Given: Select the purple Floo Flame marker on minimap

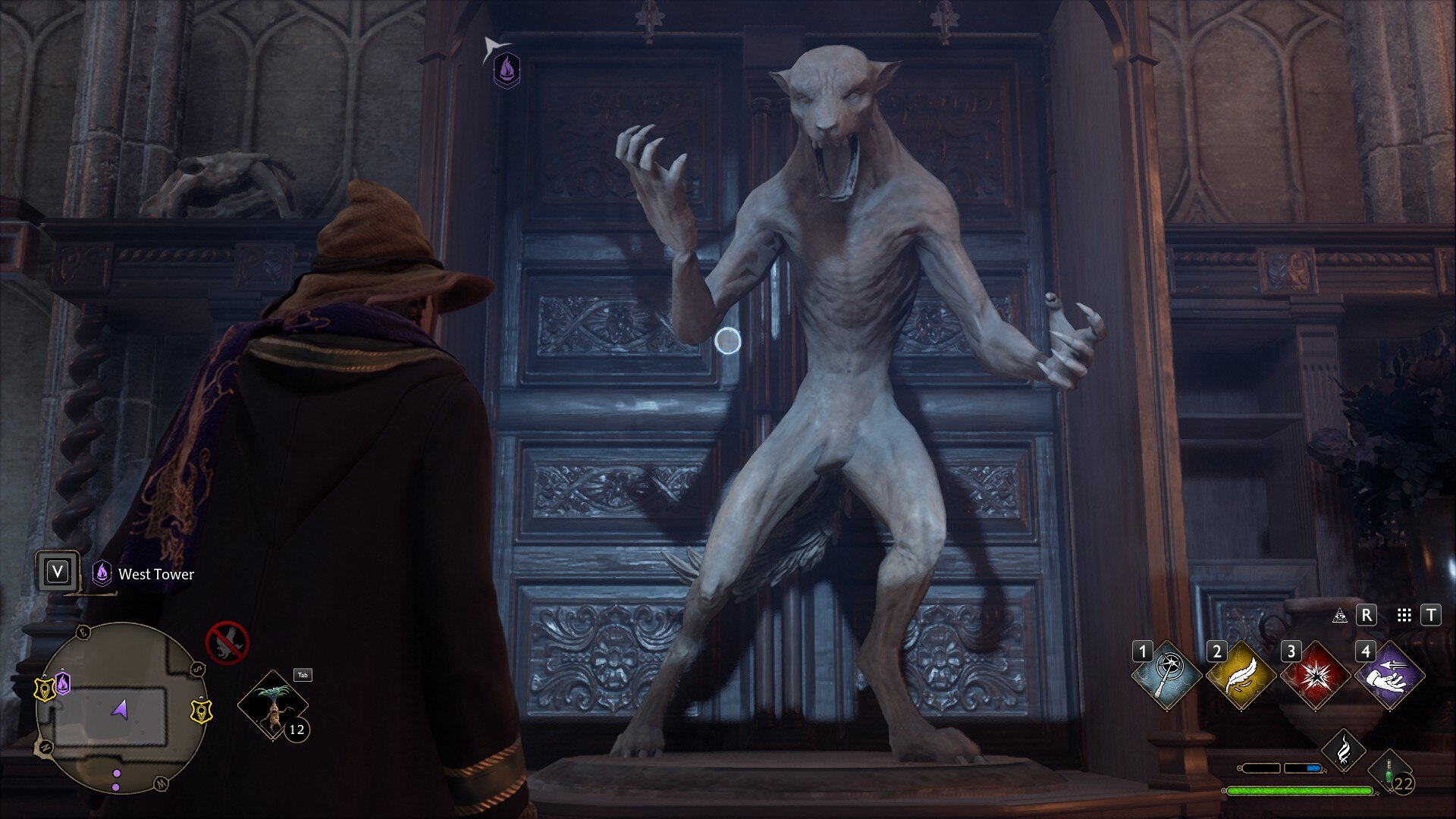Looking at the screenshot, I should click(x=63, y=683).
